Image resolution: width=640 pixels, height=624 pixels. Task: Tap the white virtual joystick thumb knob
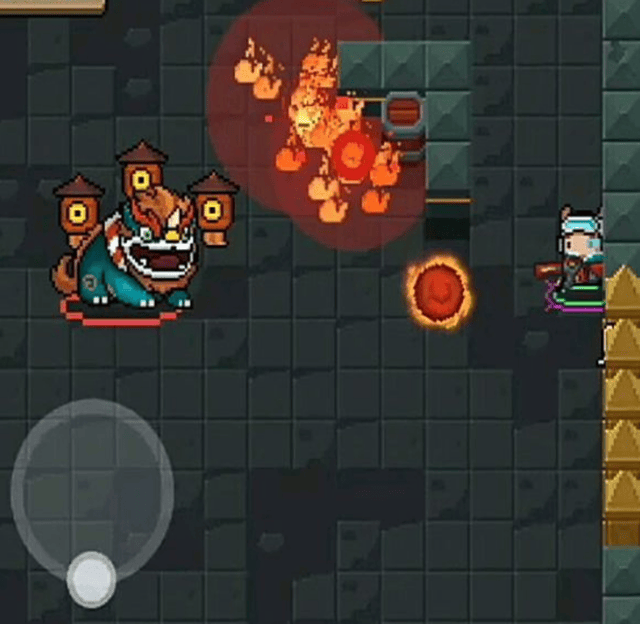click(91, 578)
